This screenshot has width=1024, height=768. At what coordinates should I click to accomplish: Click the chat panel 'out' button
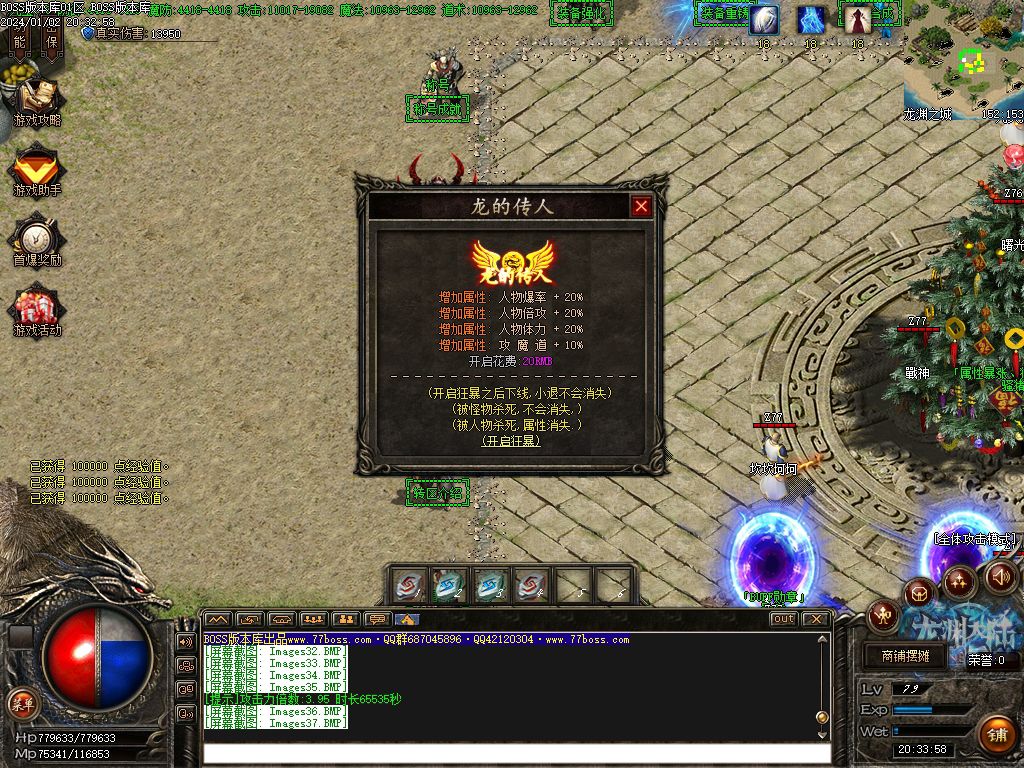pyautogui.click(x=784, y=619)
